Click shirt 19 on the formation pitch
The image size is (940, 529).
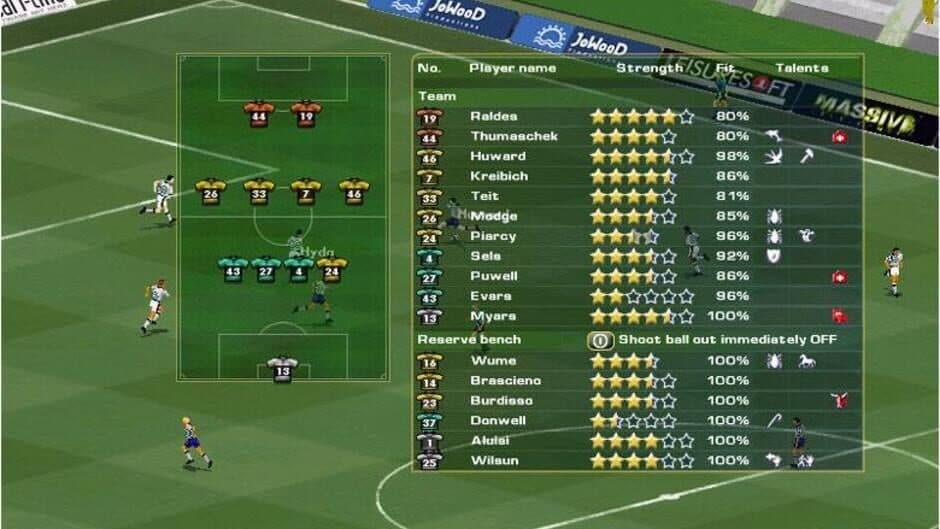coord(306,114)
